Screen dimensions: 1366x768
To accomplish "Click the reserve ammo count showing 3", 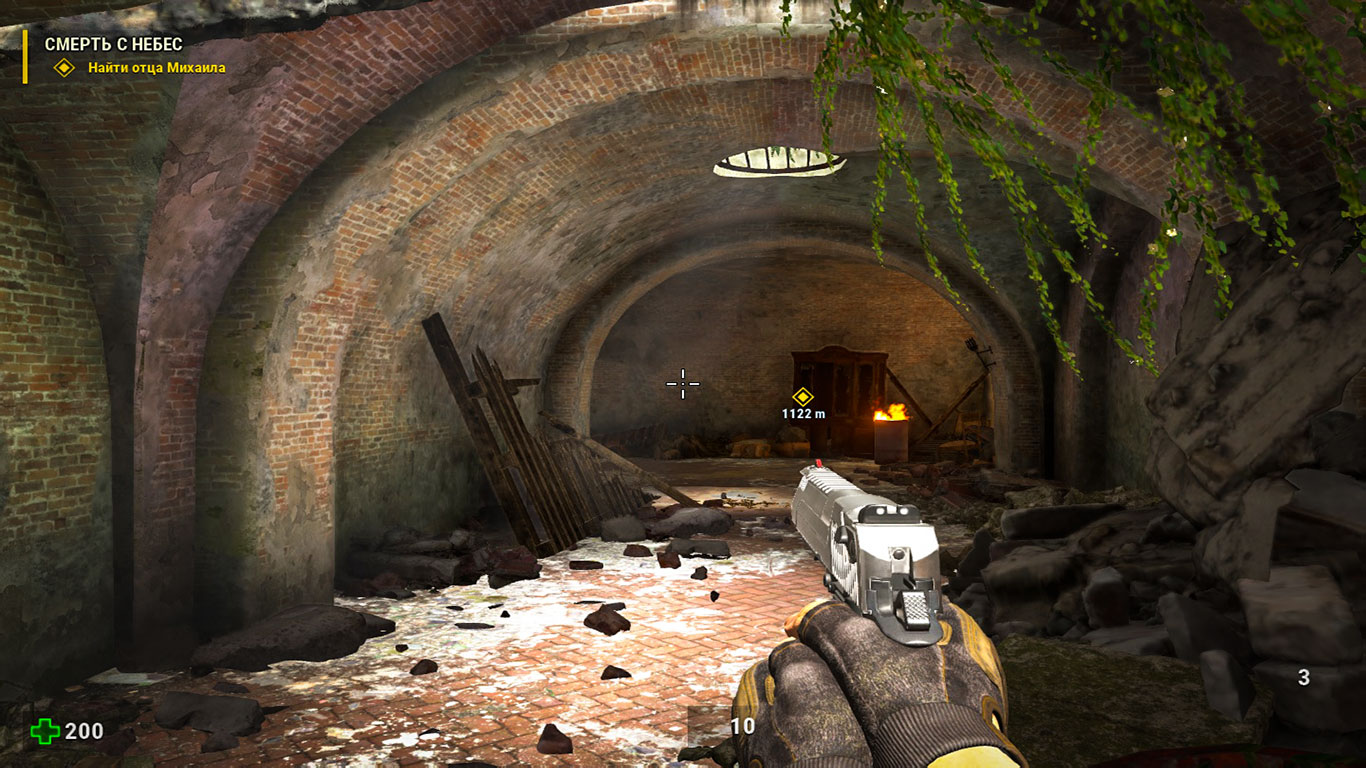I will [1303, 676].
